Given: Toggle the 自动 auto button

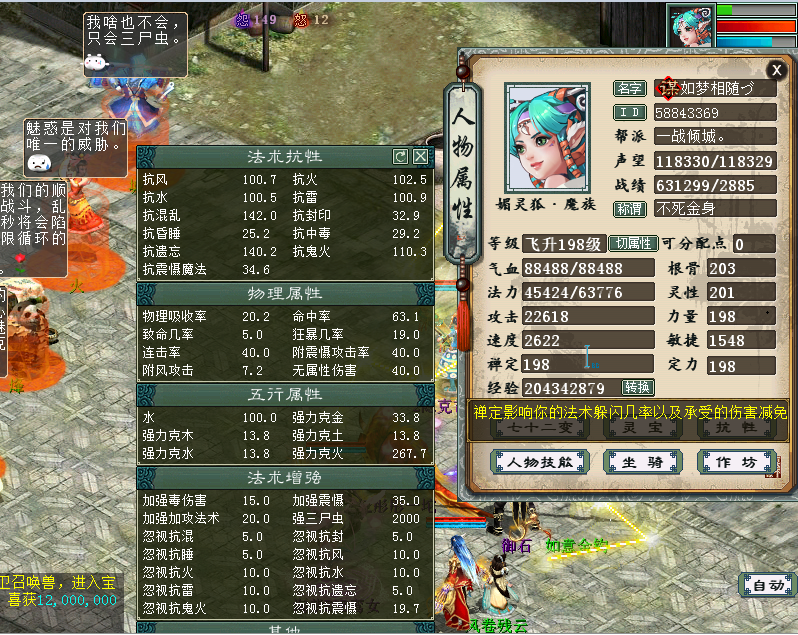Looking at the screenshot, I should point(768,585).
